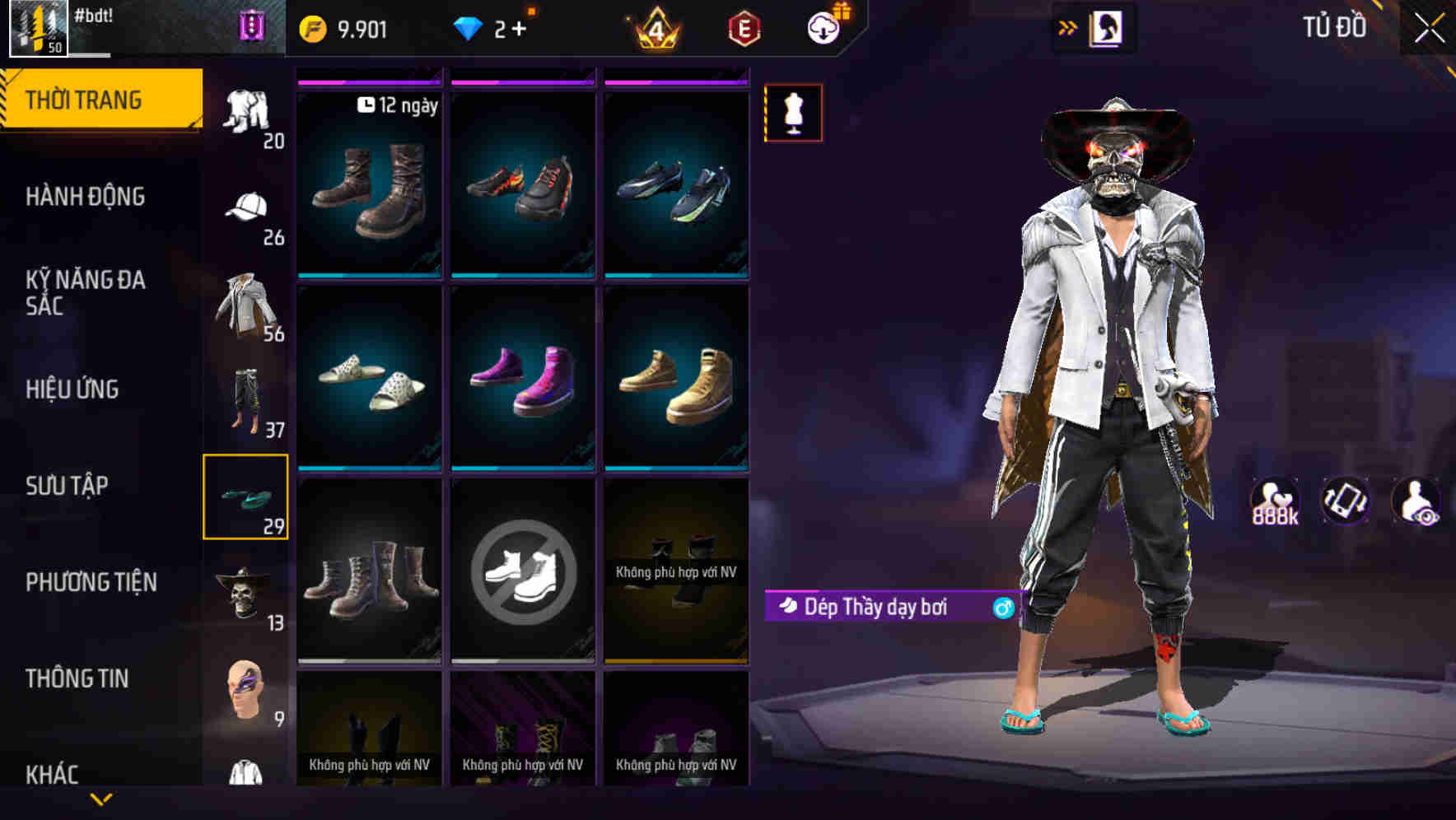Click the mannequin preview icon
The image size is (1456, 820).
pos(792,114)
